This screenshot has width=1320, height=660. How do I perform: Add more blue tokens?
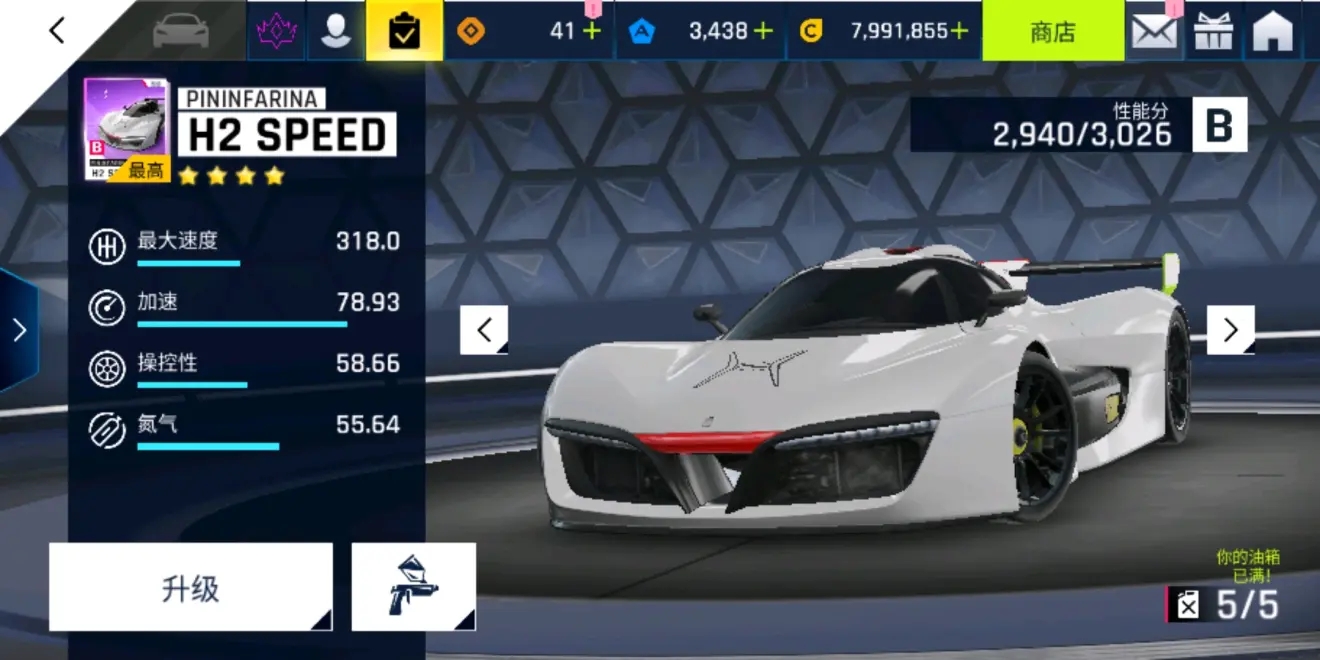[763, 31]
